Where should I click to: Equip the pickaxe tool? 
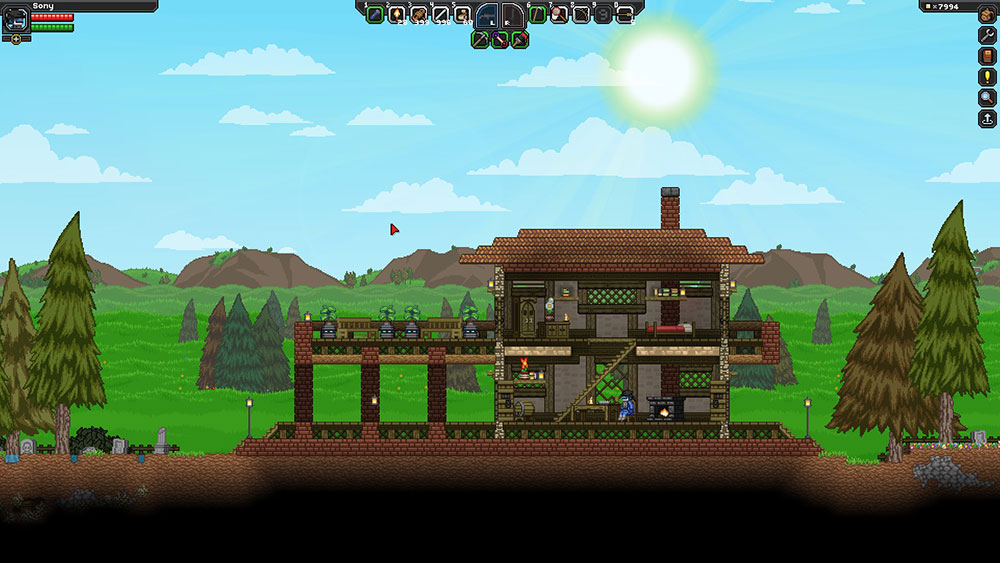pyautogui.click(x=480, y=40)
